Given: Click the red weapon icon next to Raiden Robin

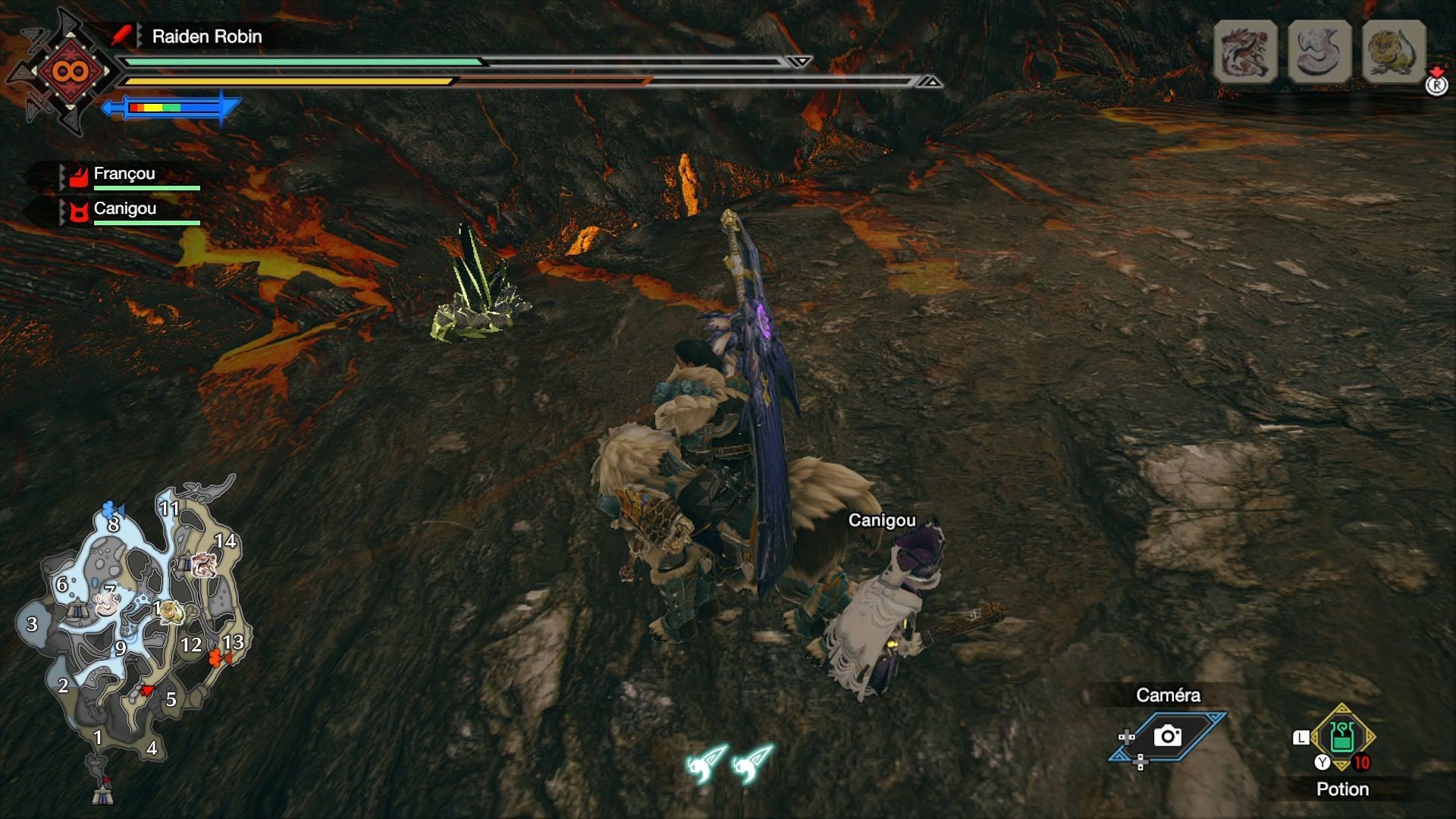Looking at the screenshot, I should [122, 33].
